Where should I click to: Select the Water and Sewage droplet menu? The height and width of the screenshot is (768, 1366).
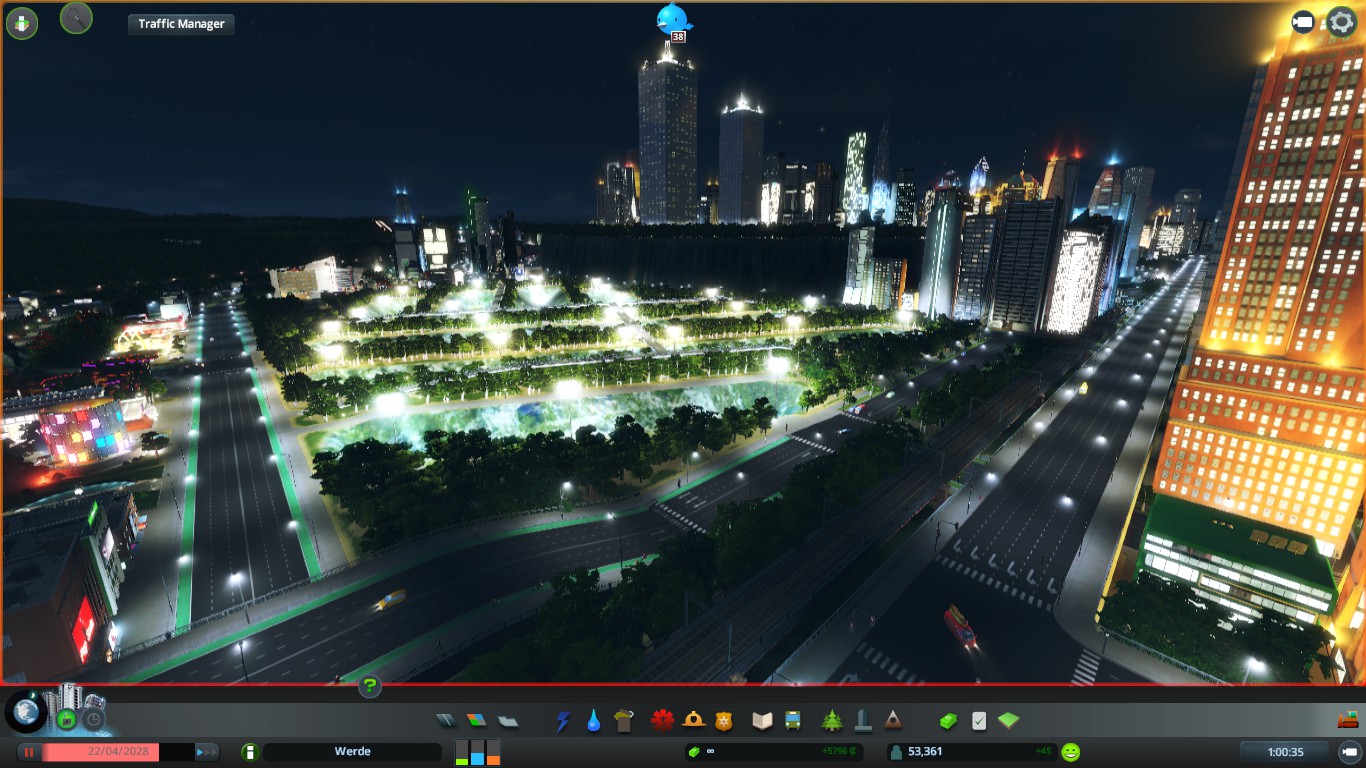(x=594, y=720)
